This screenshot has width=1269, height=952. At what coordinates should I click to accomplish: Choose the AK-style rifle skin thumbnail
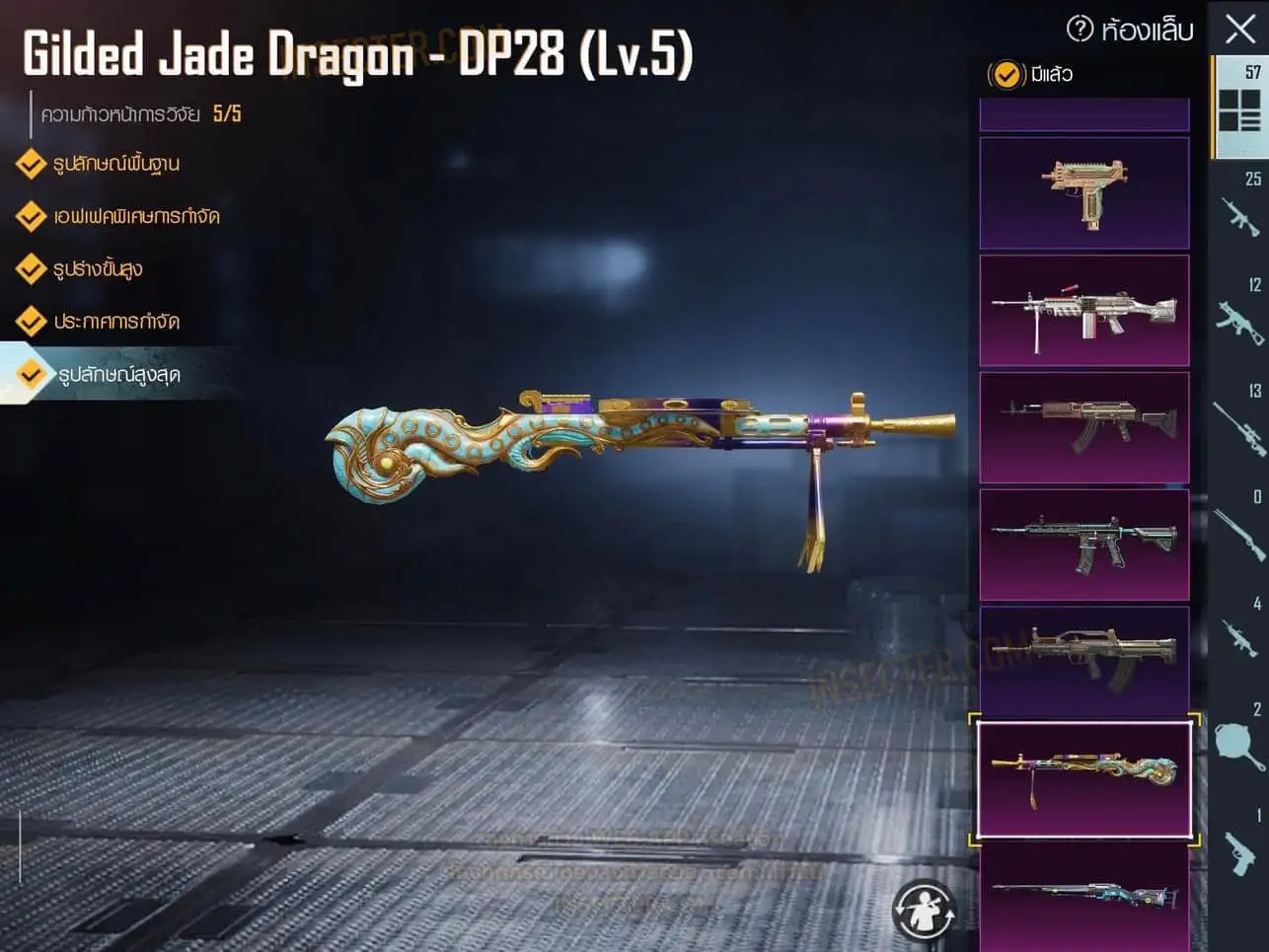coord(1084,428)
